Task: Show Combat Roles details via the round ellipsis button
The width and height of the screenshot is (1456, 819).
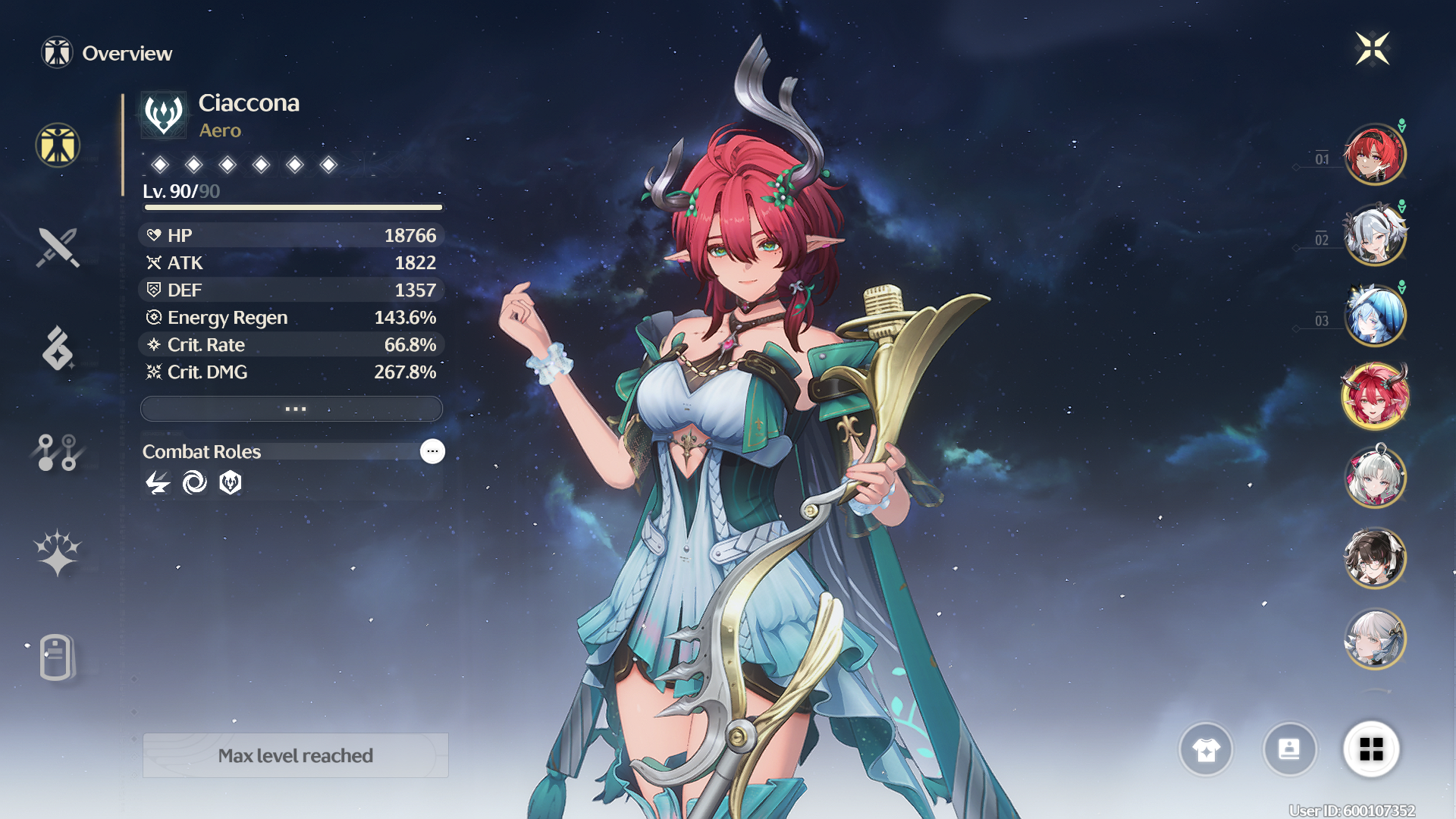Action: coord(432,451)
